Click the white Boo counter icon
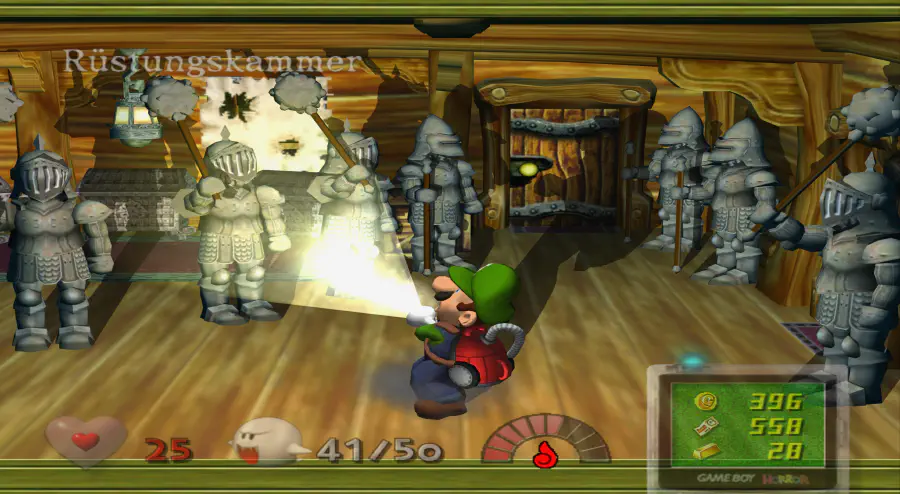The image size is (900, 494). 268,441
